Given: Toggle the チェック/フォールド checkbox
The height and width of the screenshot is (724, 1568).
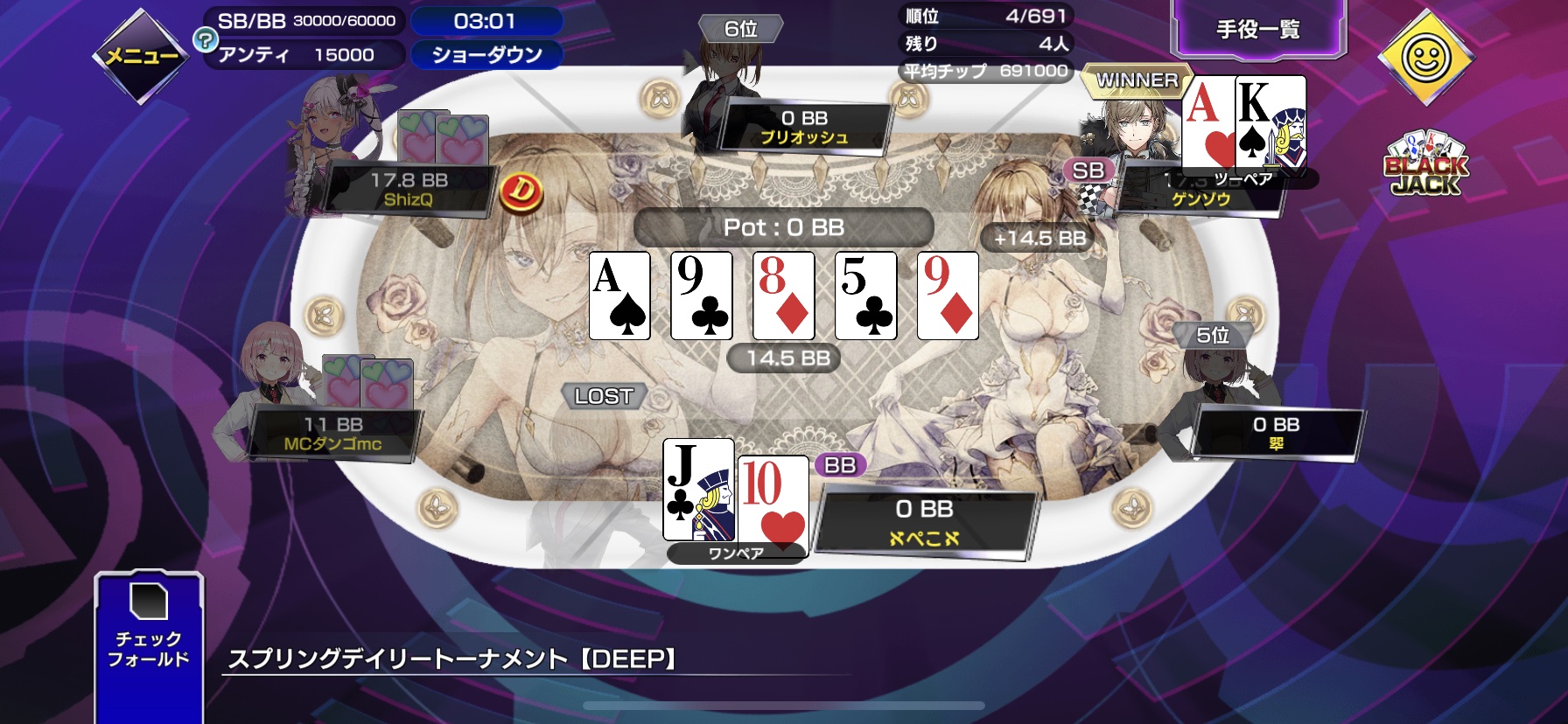Looking at the screenshot, I should [x=149, y=602].
